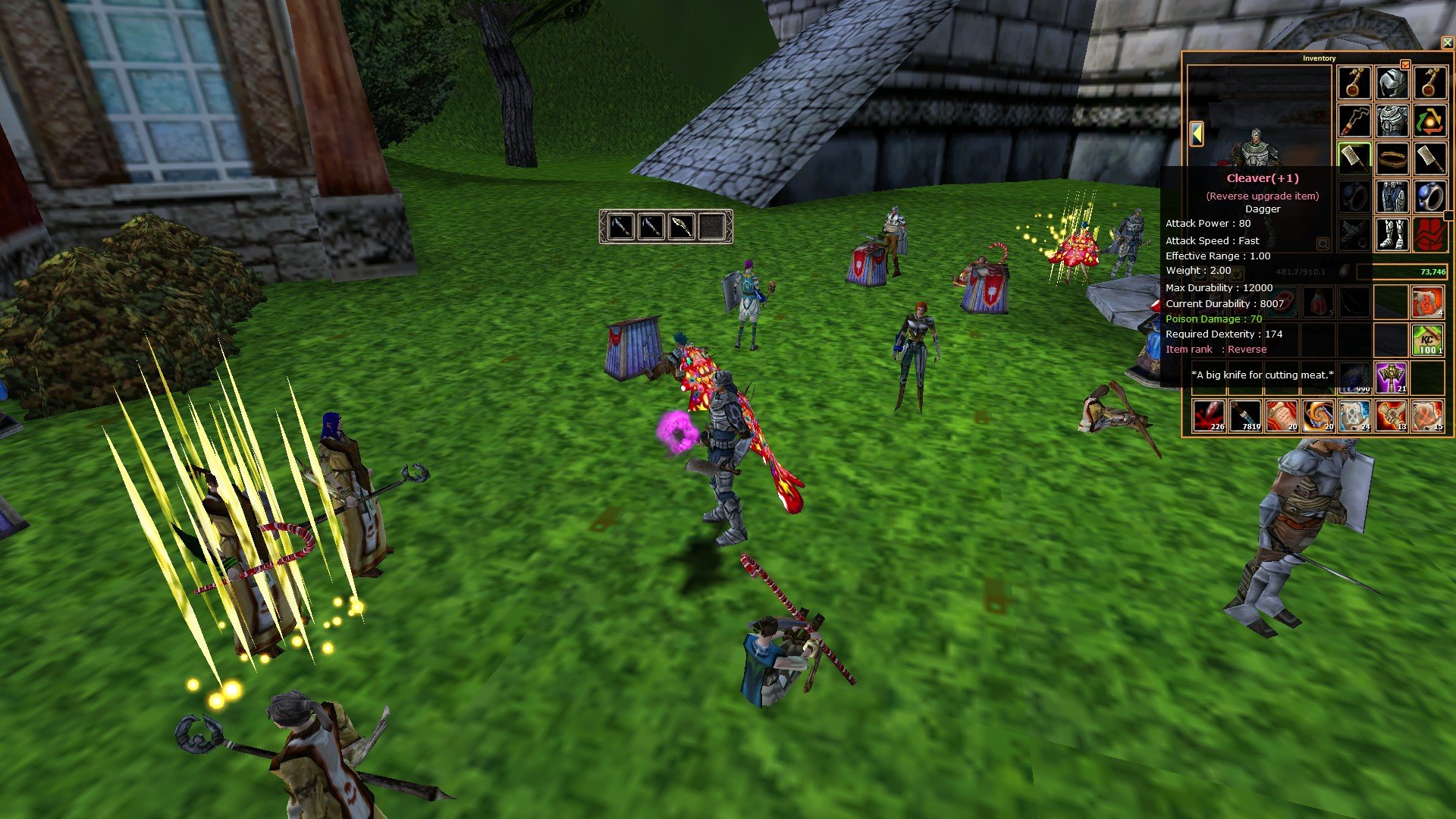Select the green KC 100 scroll
The width and height of the screenshot is (1456, 819).
tap(1428, 340)
